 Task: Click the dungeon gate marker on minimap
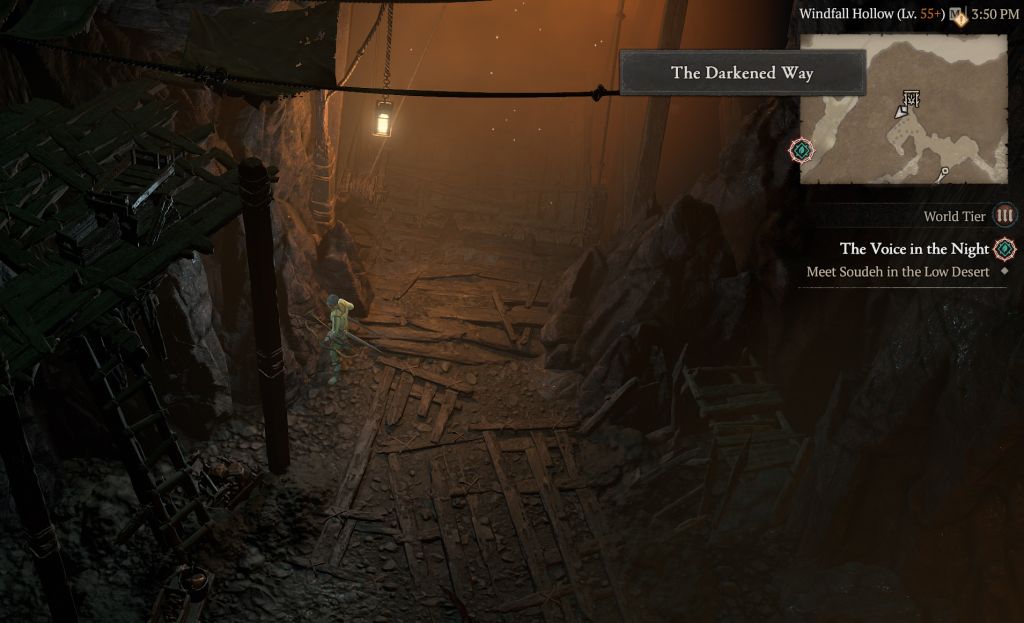[x=910, y=98]
